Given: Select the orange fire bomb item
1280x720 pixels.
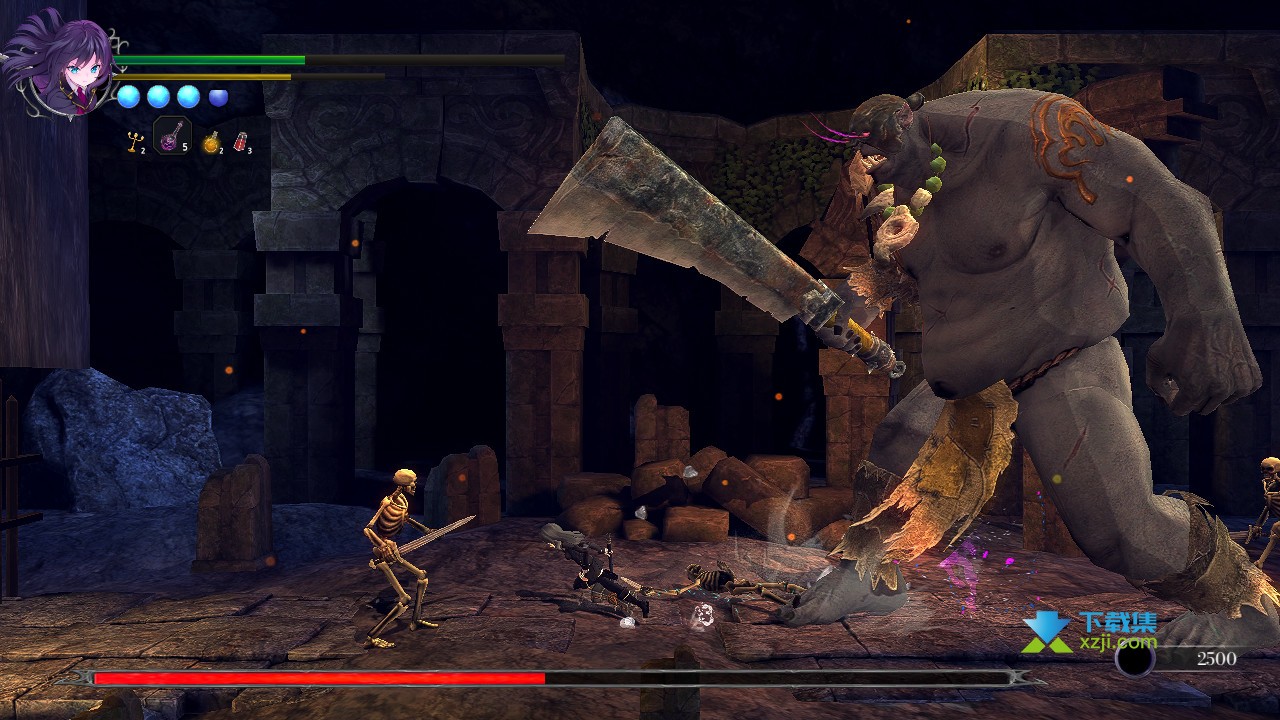Looking at the screenshot, I should pos(210,142).
